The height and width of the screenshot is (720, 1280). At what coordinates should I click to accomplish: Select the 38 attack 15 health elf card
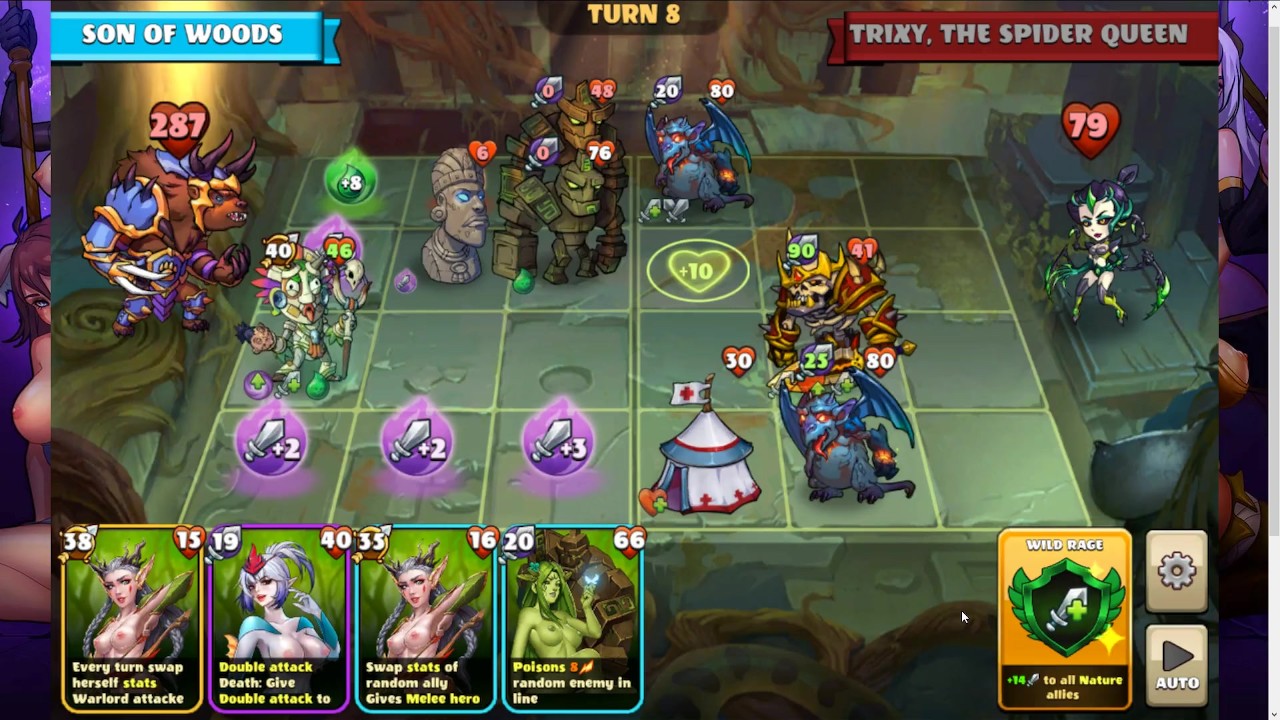point(130,620)
